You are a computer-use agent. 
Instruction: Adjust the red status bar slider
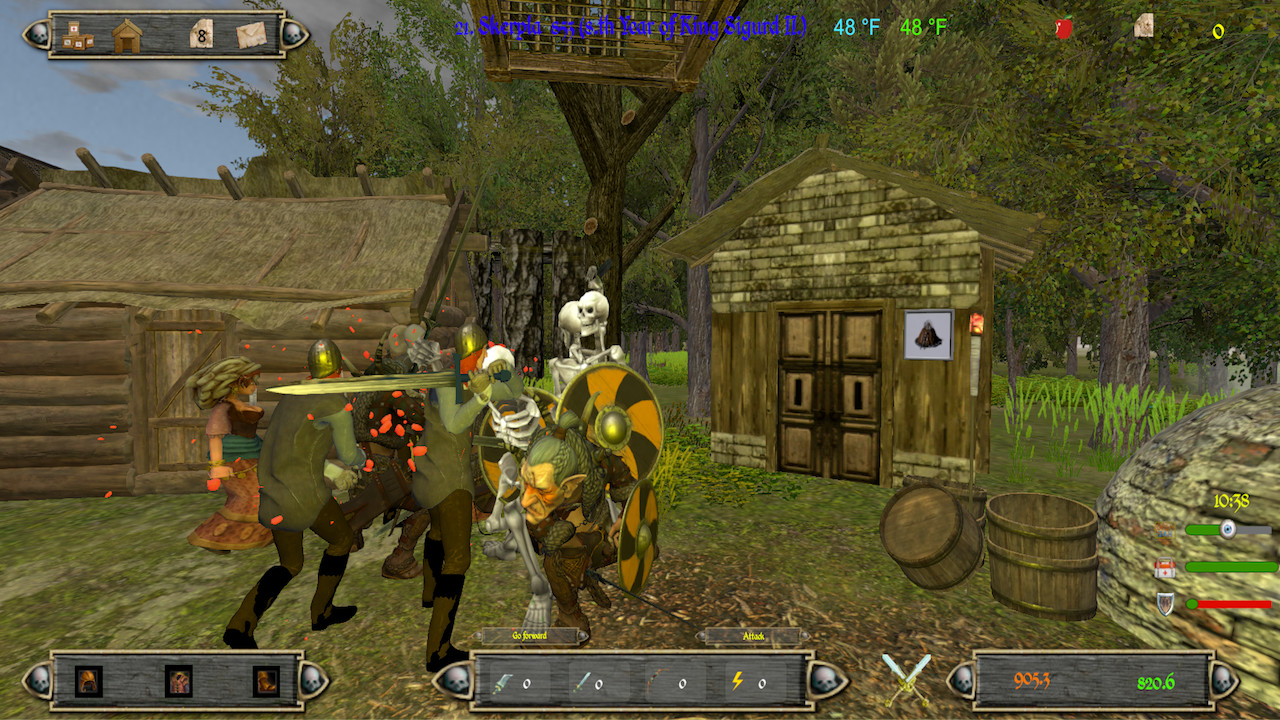[x=1192, y=603]
